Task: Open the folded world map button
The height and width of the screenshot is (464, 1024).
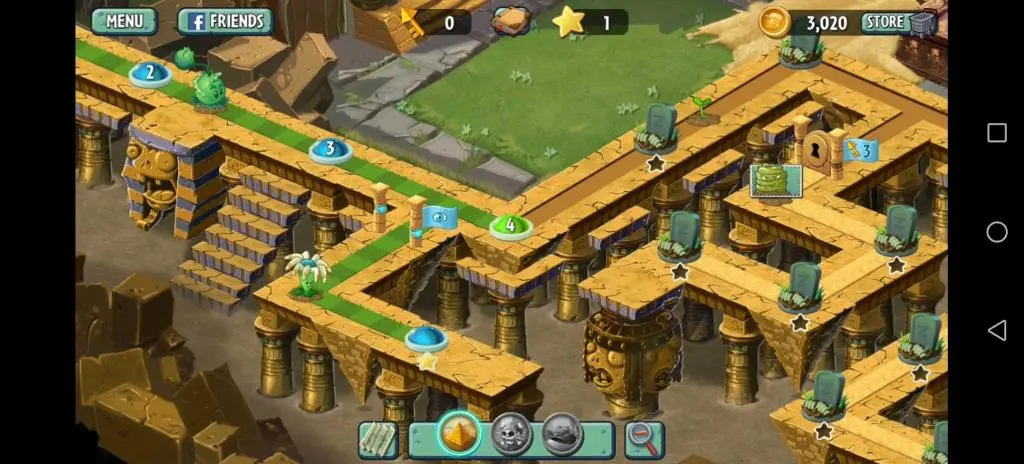Action: pyautogui.click(x=378, y=438)
